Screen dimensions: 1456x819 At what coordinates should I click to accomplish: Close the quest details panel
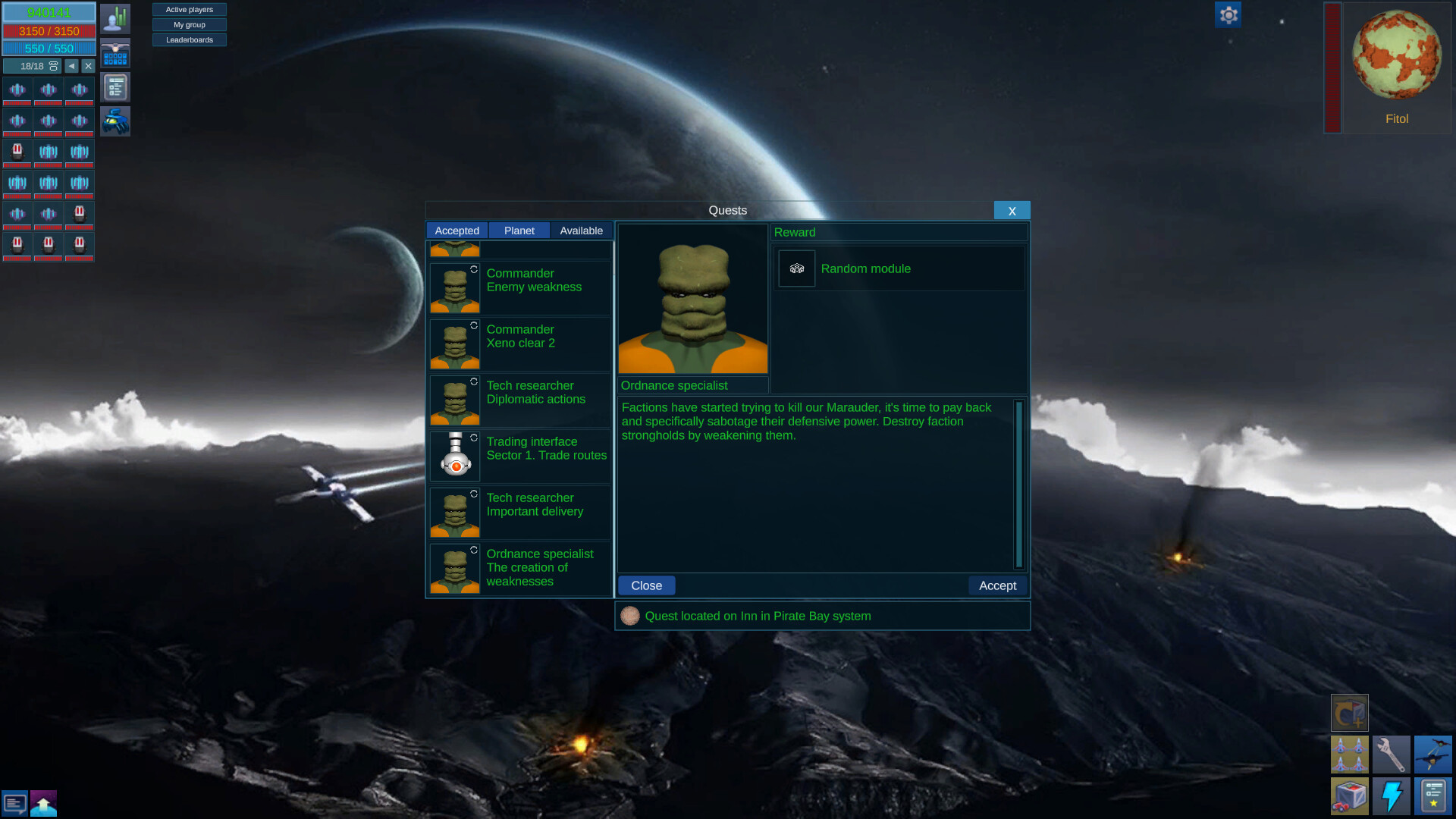point(646,585)
